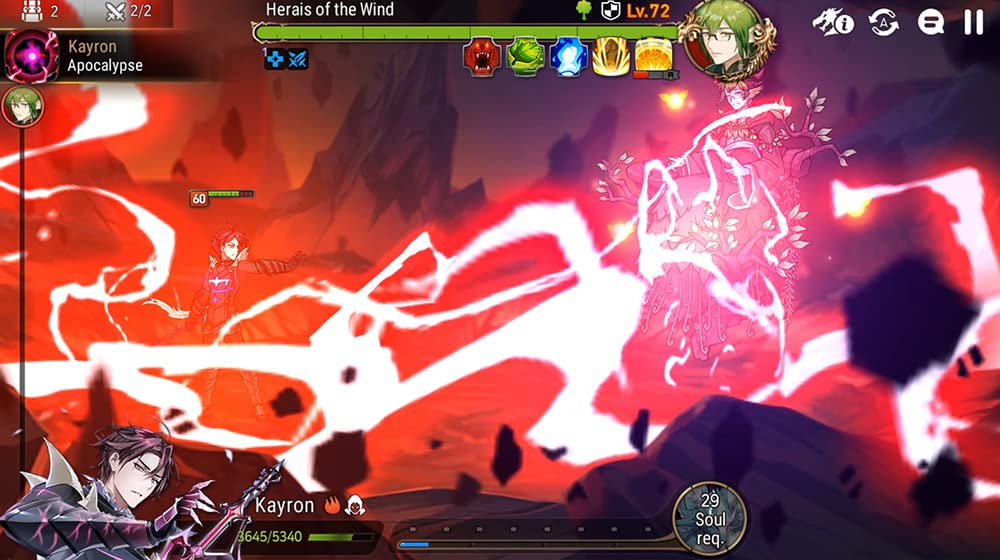Check the earth element tree icon
This screenshot has height=560, width=1000.
click(x=583, y=11)
